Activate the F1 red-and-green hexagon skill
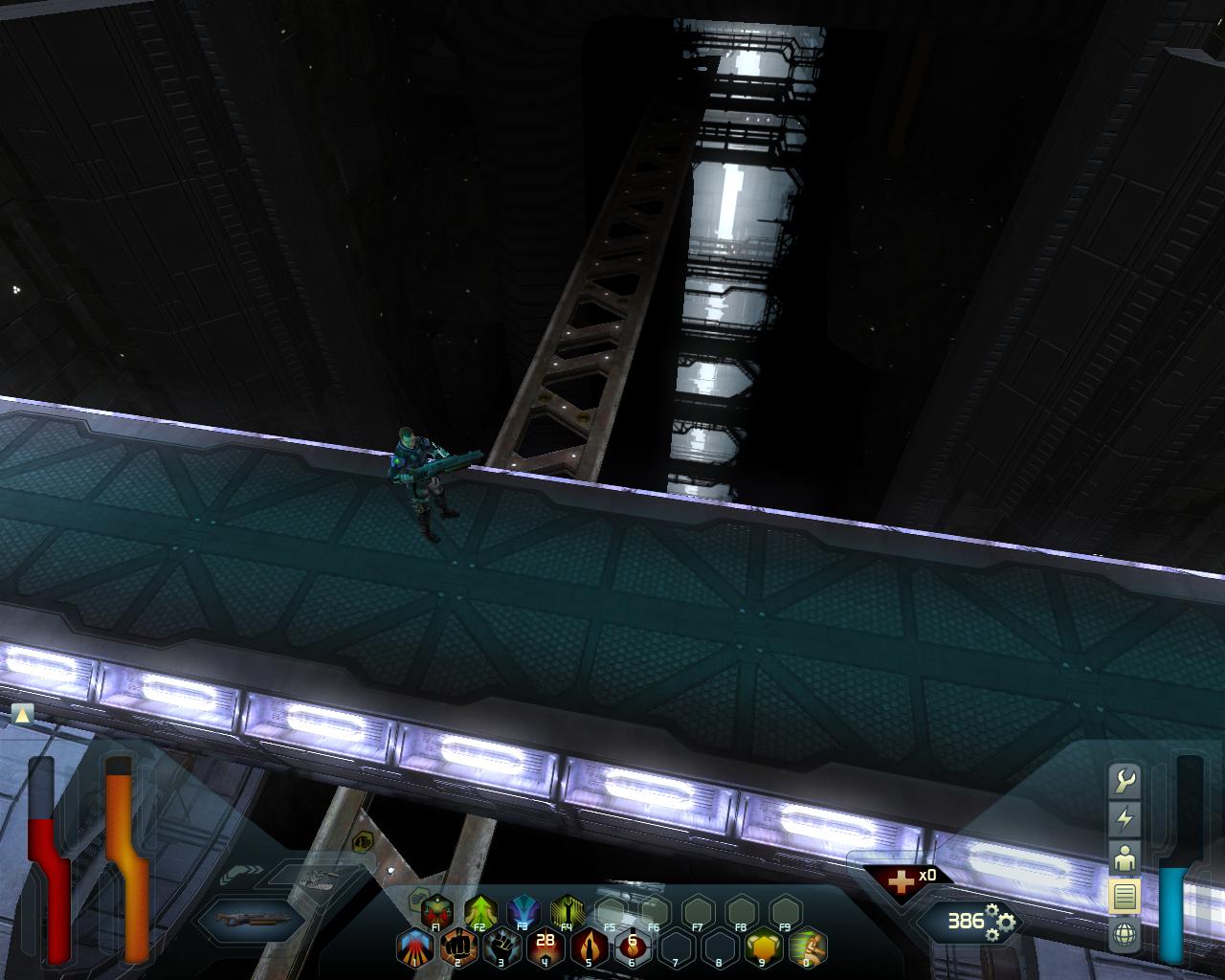The width and height of the screenshot is (1225, 980). [x=436, y=910]
